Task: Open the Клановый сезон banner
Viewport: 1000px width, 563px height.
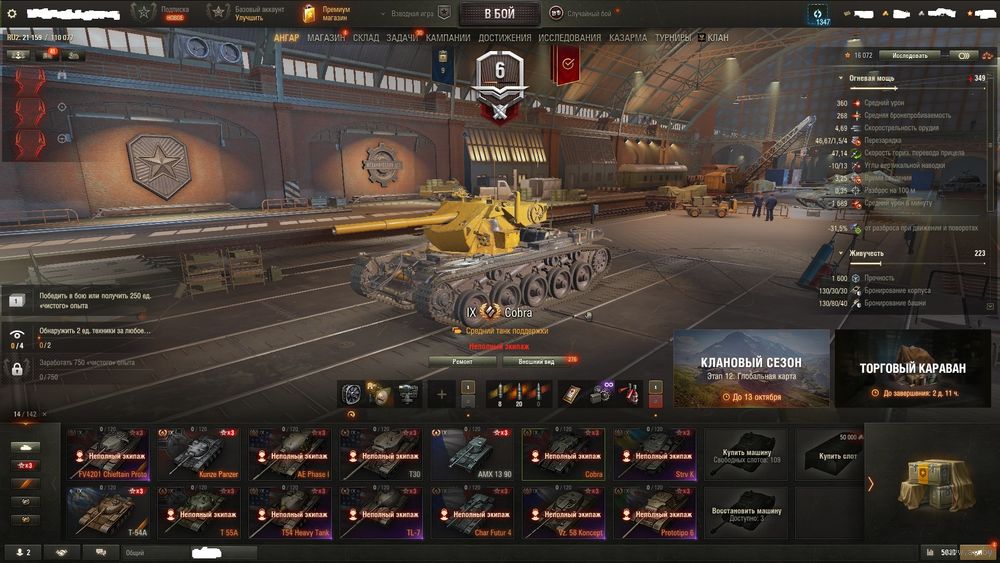Action: (x=751, y=369)
